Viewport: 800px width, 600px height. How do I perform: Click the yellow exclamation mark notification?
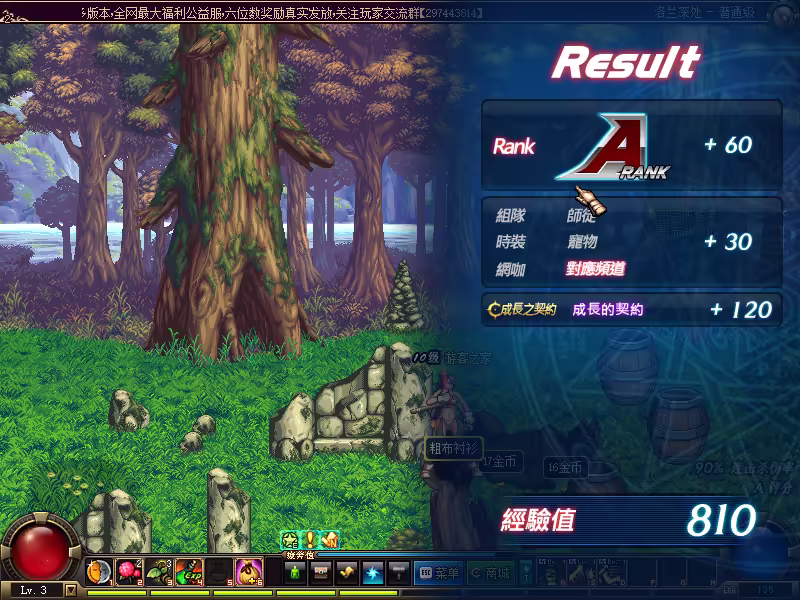(310, 540)
